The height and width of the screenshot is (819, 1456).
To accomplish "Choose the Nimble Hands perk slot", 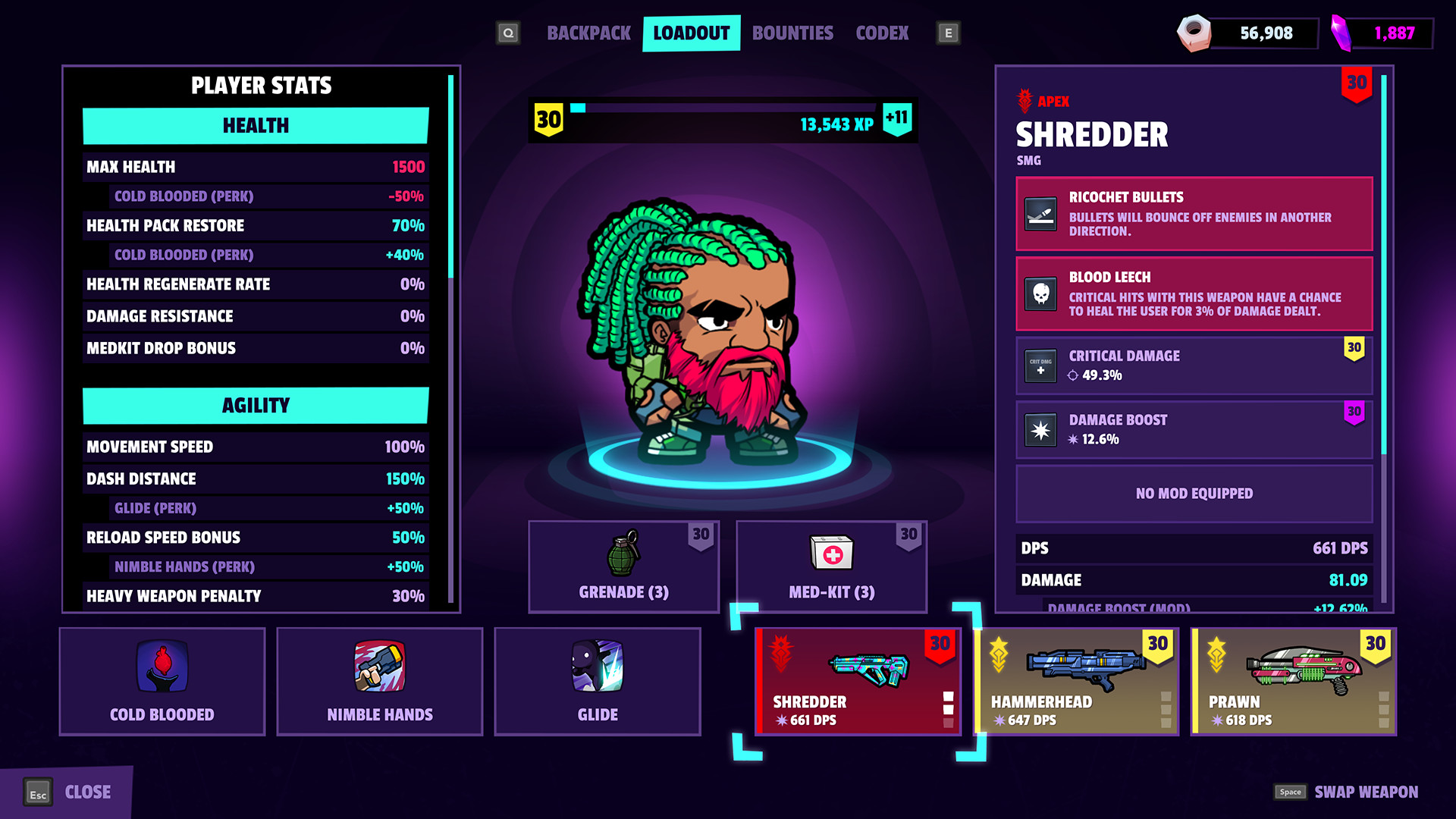I will coord(380,681).
